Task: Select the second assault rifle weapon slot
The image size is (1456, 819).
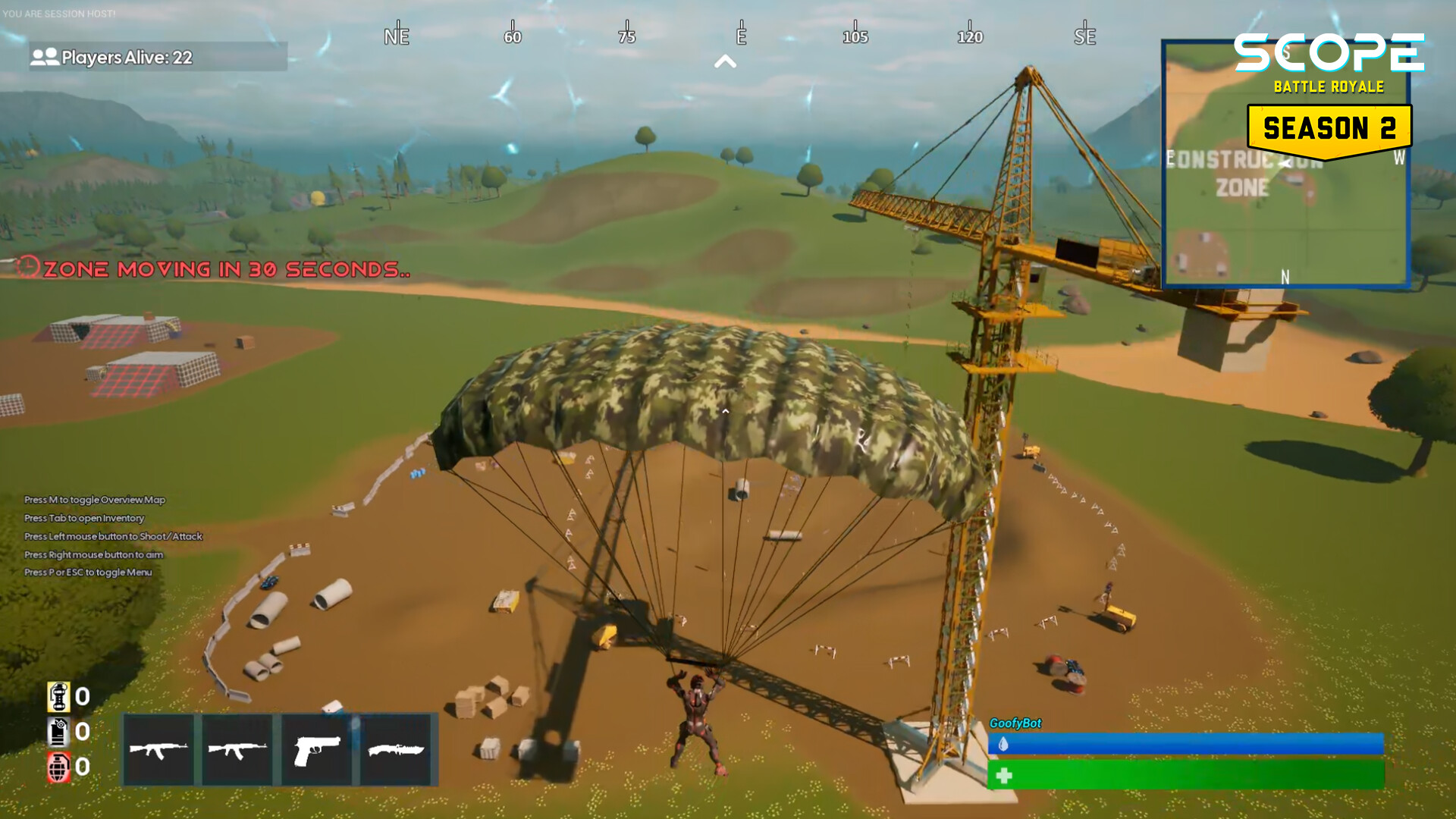Action: pos(237,750)
